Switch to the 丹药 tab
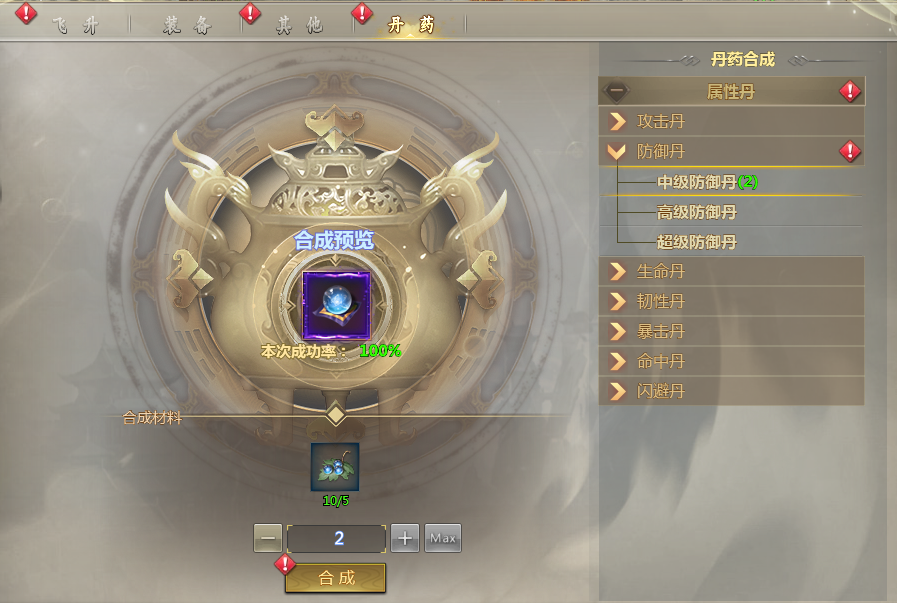 coord(411,26)
